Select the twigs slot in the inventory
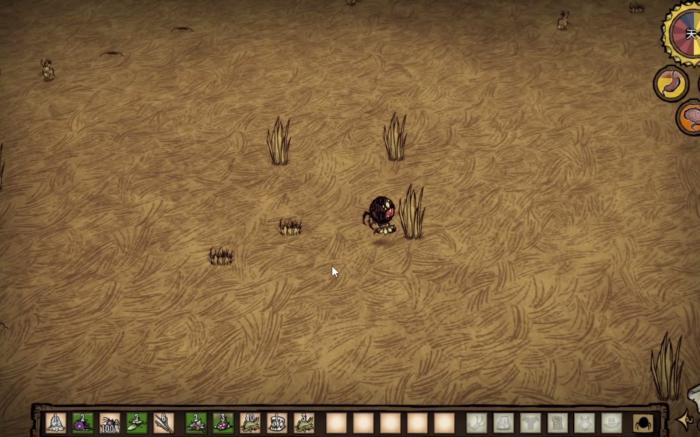Image resolution: width=700 pixels, height=437 pixels. point(164,422)
